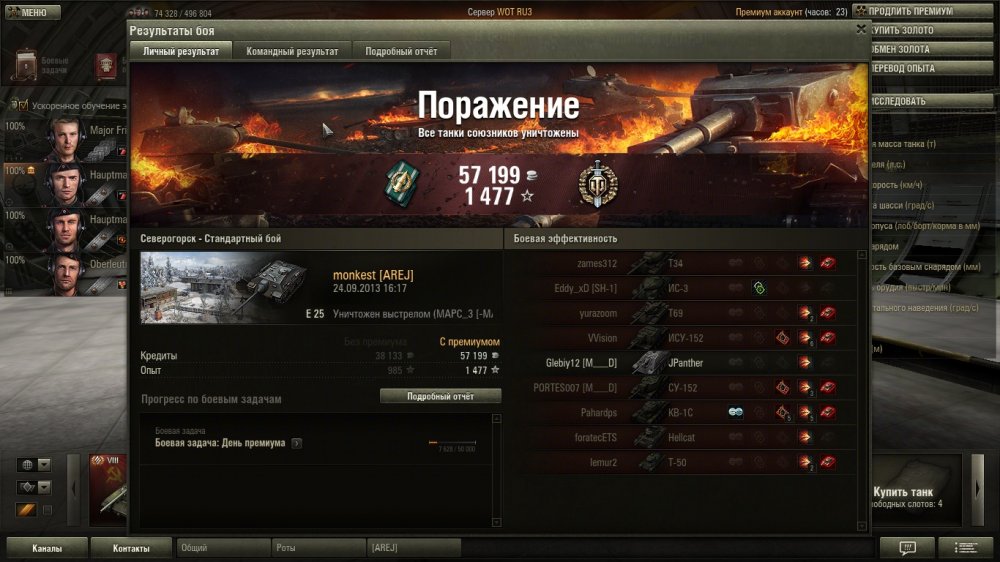This screenshot has width=1000, height=562.
Task: Select the Личный результат tab
Action: pyautogui.click(x=180, y=51)
